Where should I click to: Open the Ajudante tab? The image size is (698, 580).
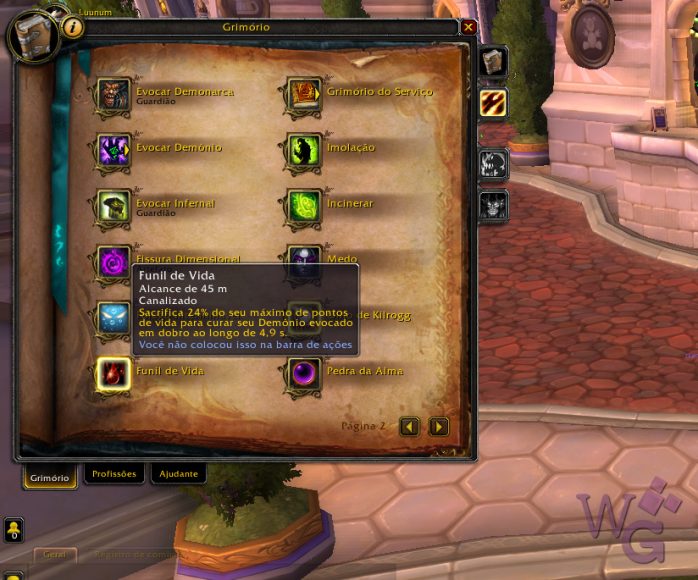click(177, 474)
